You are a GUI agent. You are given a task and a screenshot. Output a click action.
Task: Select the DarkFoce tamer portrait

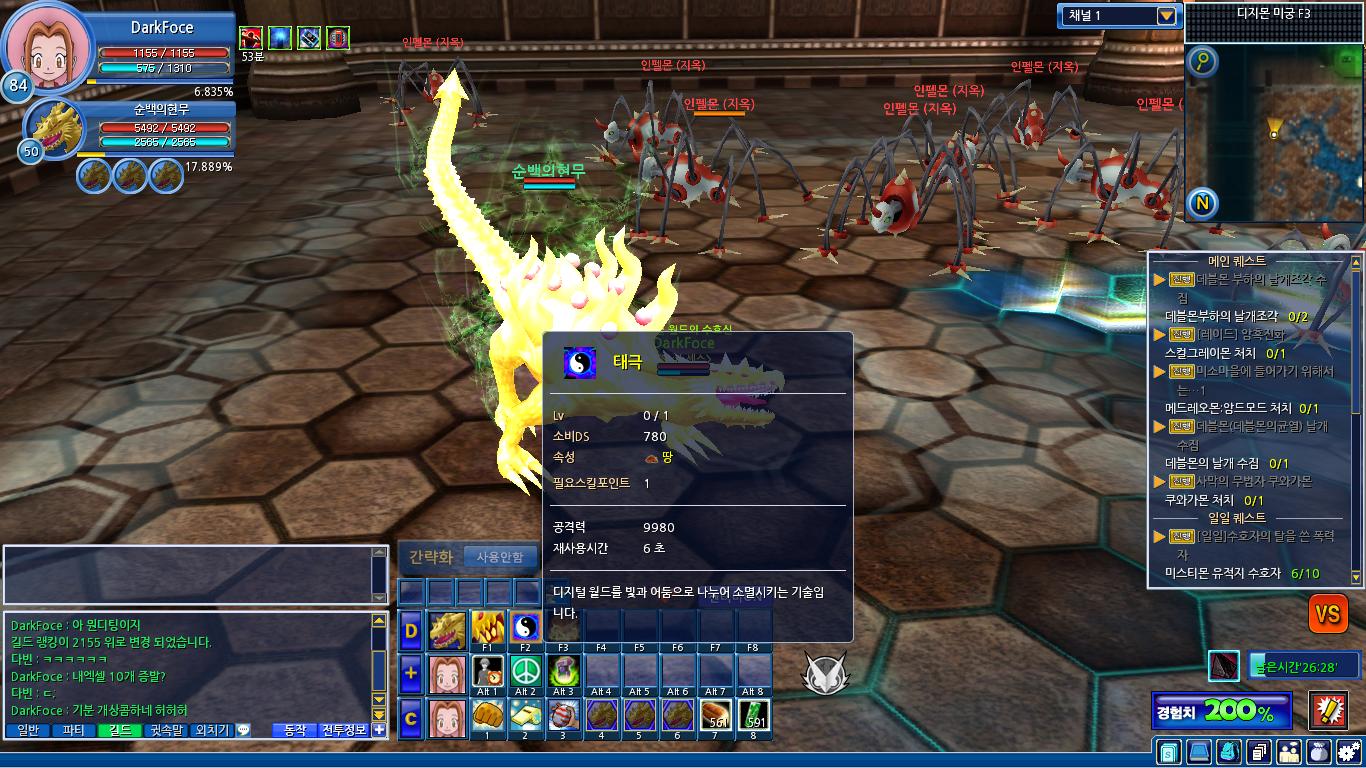point(46,47)
